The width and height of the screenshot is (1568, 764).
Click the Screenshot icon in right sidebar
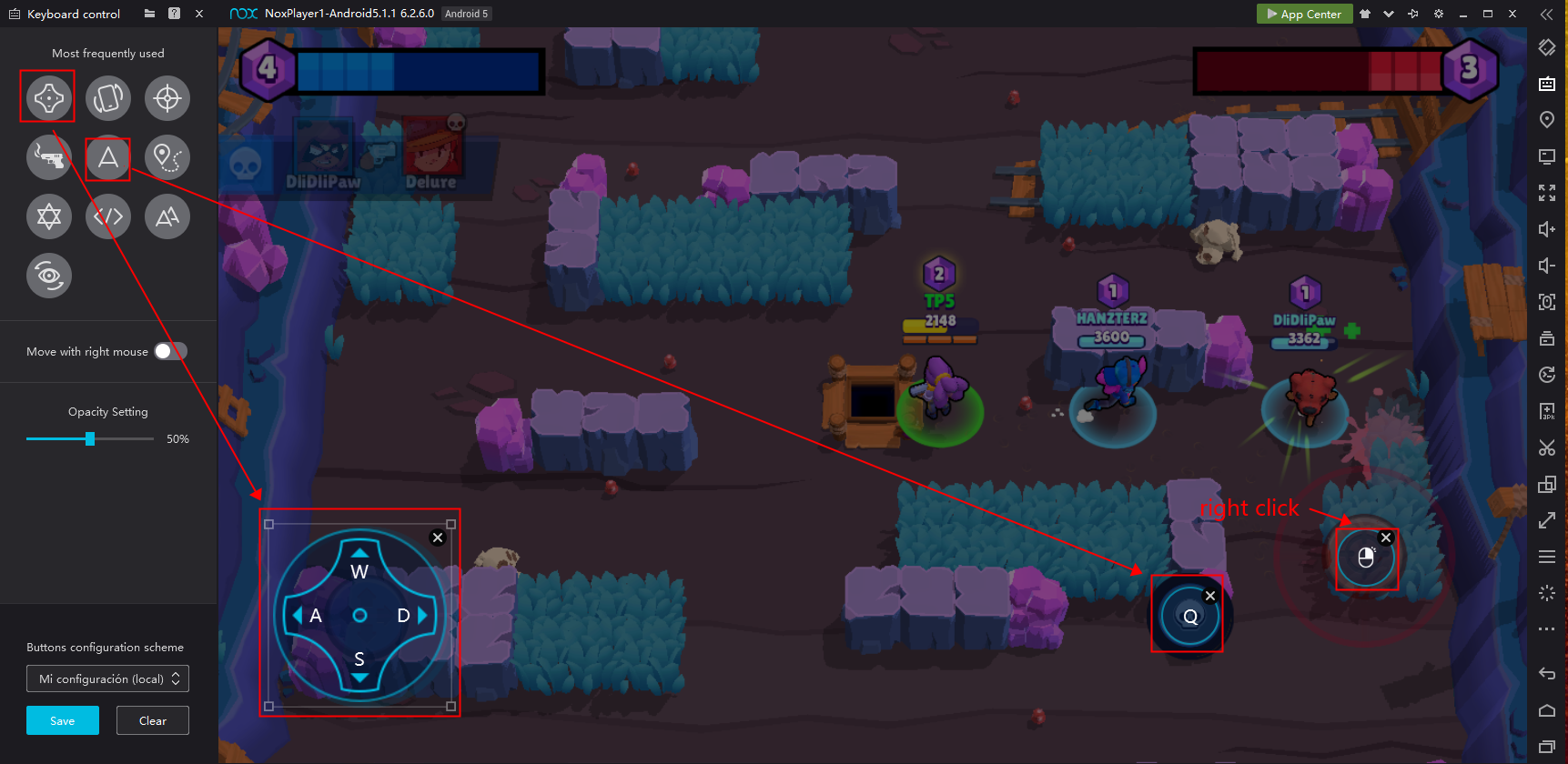point(1547,302)
